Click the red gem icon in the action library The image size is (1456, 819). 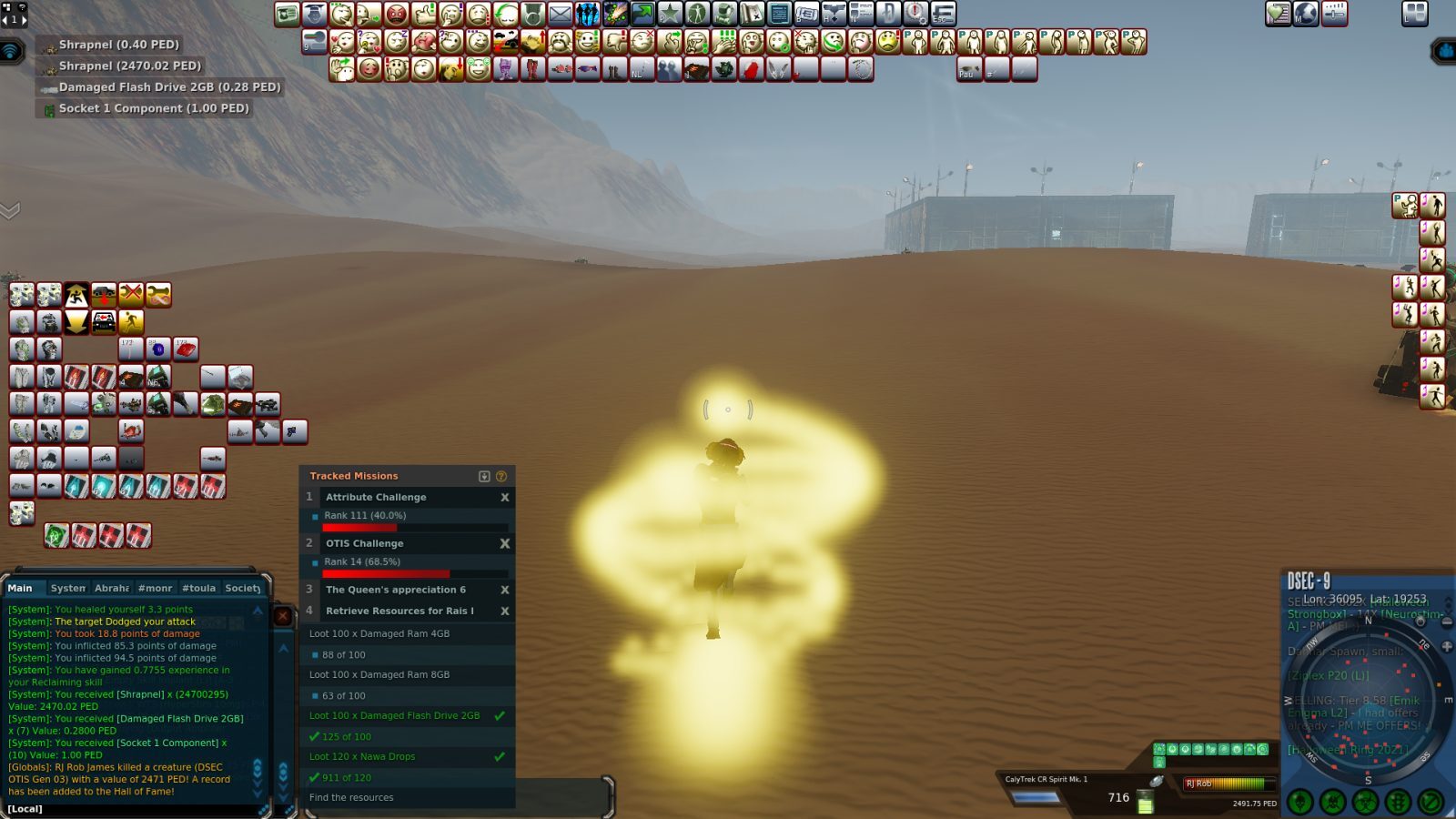(x=187, y=349)
